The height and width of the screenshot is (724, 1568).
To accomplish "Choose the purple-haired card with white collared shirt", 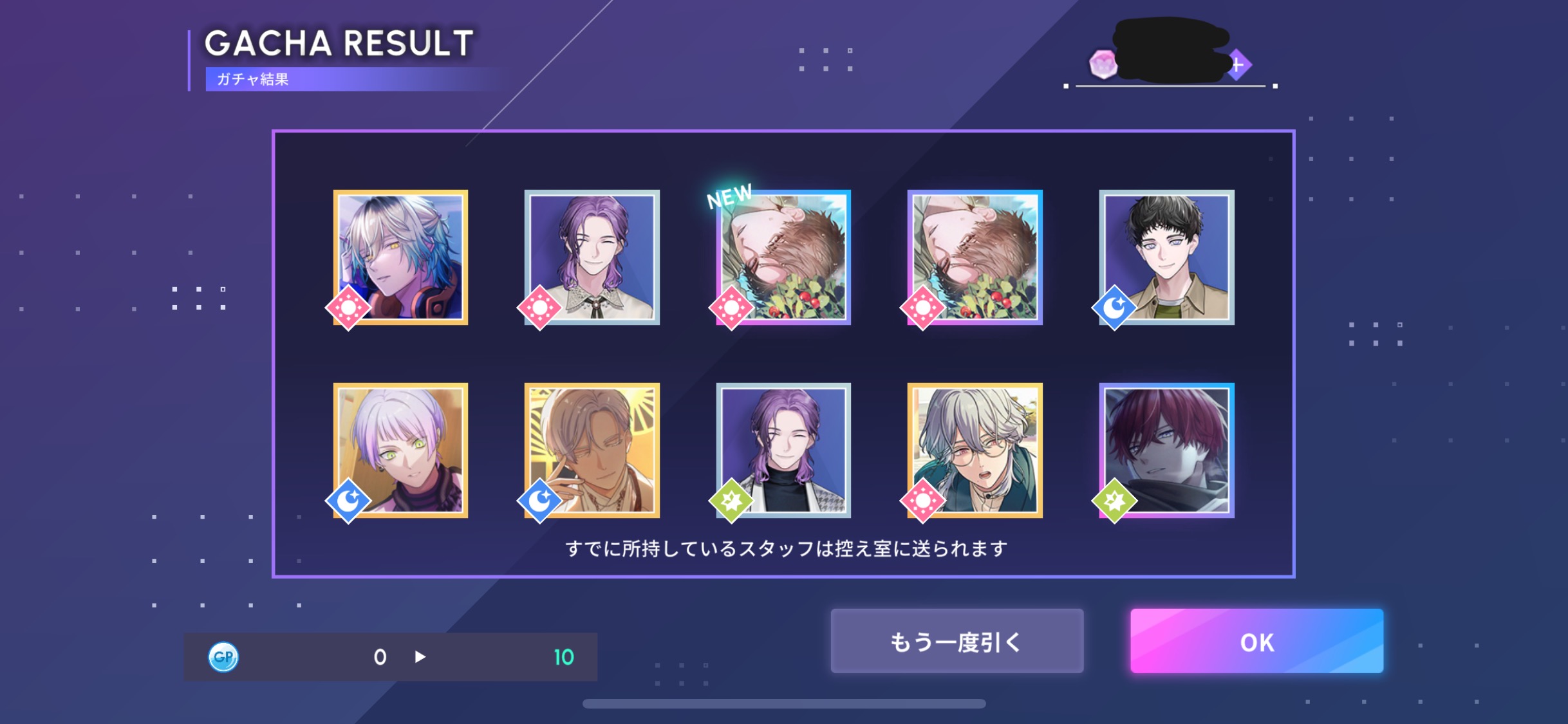I will pos(592,257).
